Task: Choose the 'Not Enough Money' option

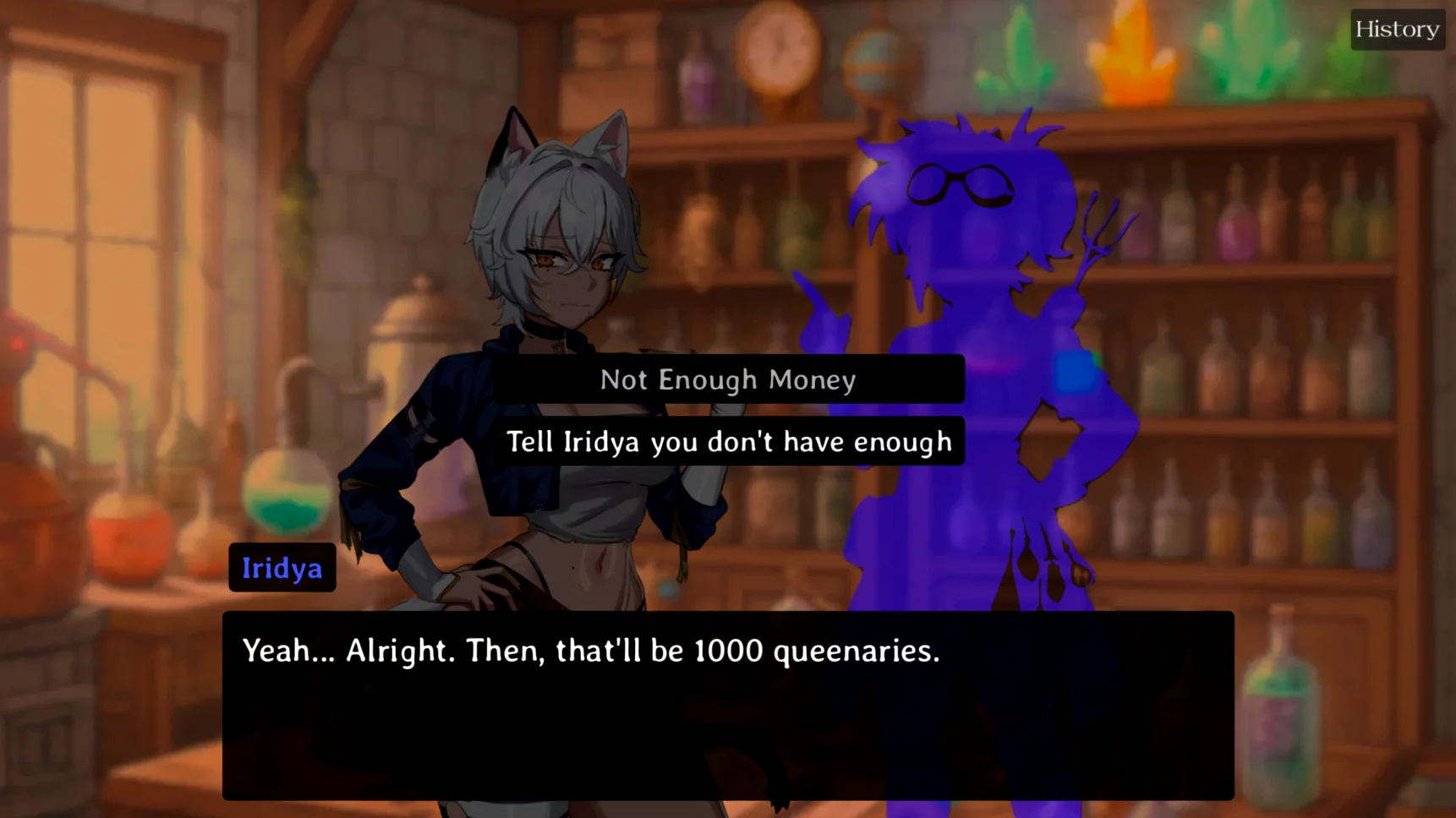Action: pos(728,379)
